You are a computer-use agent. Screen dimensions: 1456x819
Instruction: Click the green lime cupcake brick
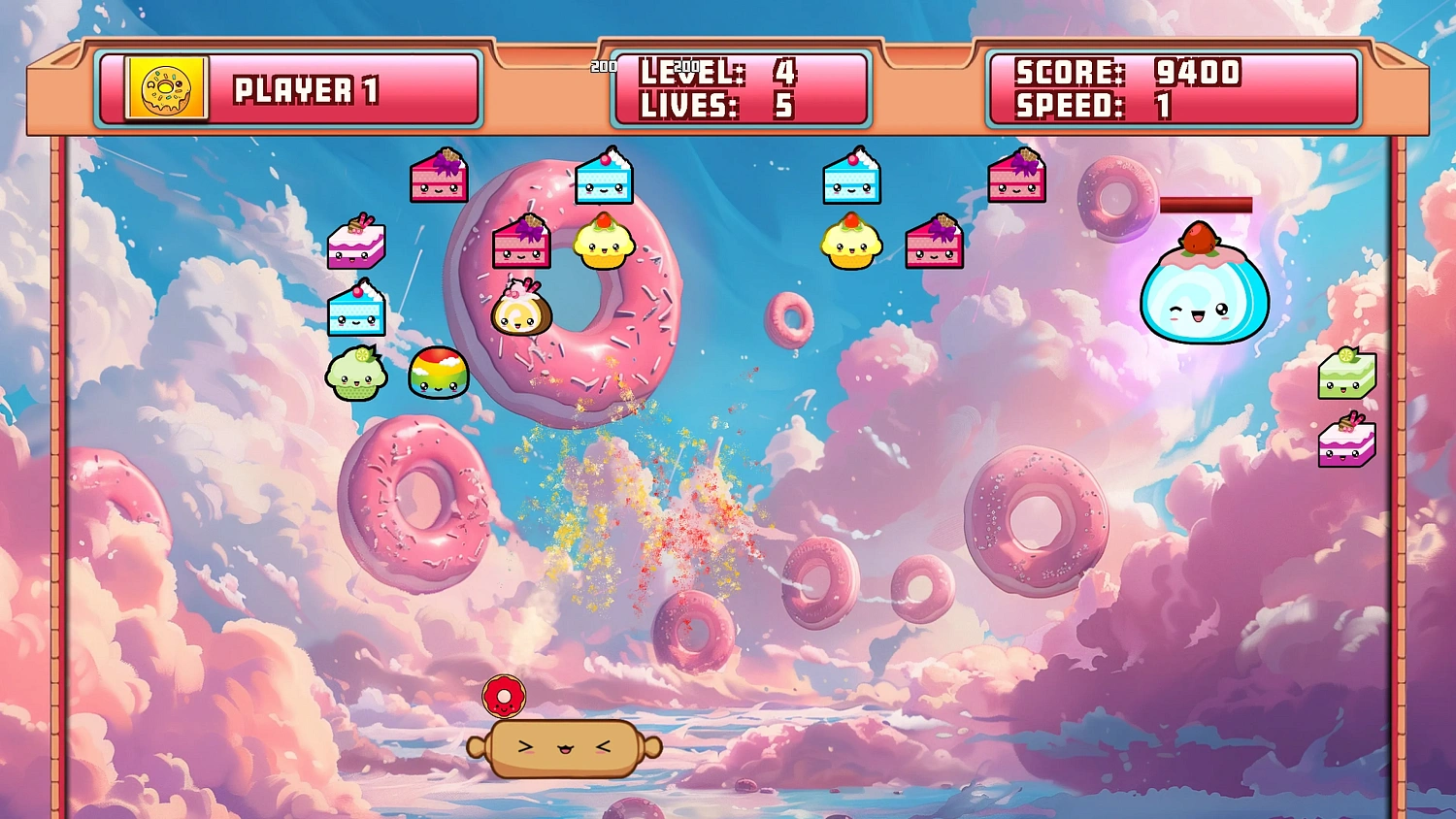[x=357, y=377]
